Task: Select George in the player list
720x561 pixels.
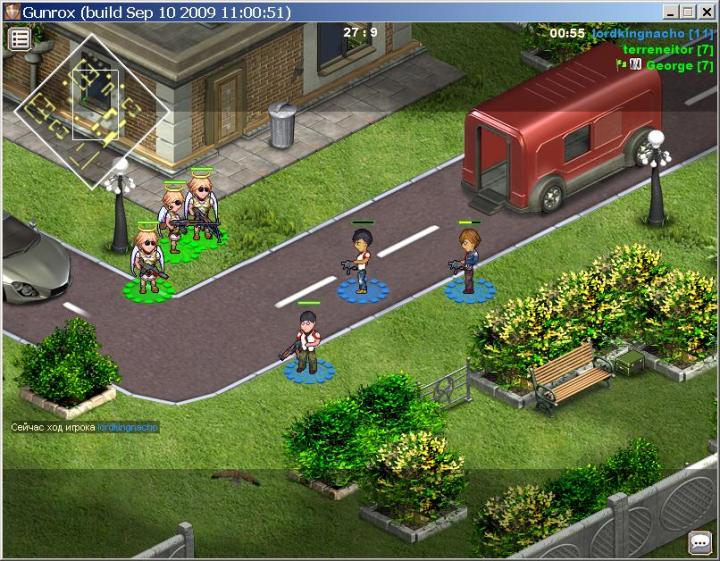Action: (x=676, y=65)
